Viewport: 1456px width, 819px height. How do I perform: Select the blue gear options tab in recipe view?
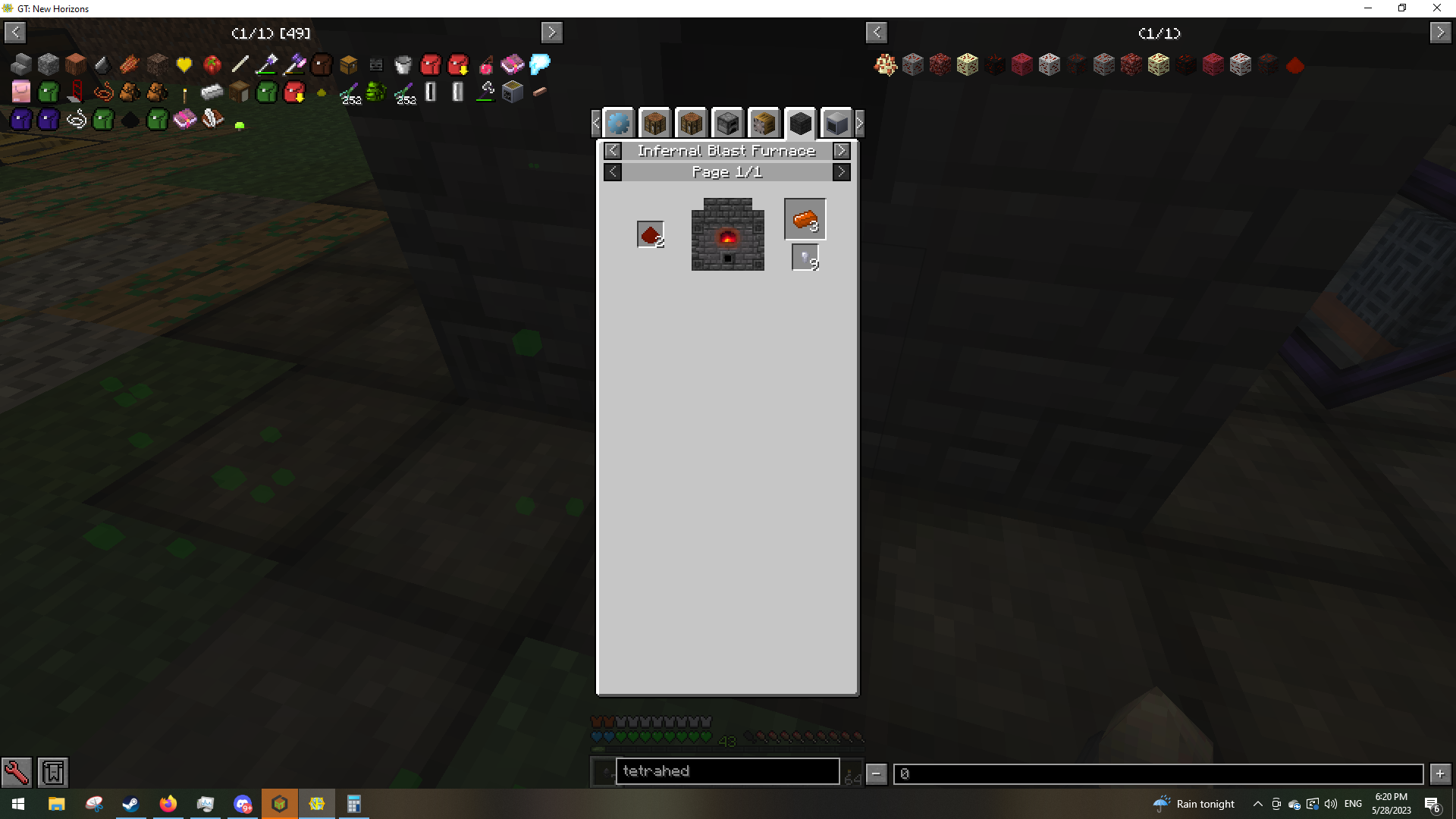click(x=619, y=122)
